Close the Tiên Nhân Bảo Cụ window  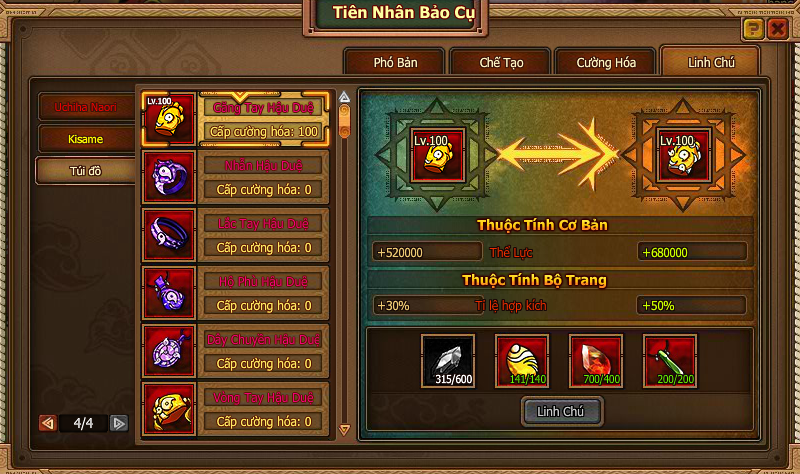[x=776, y=29]
